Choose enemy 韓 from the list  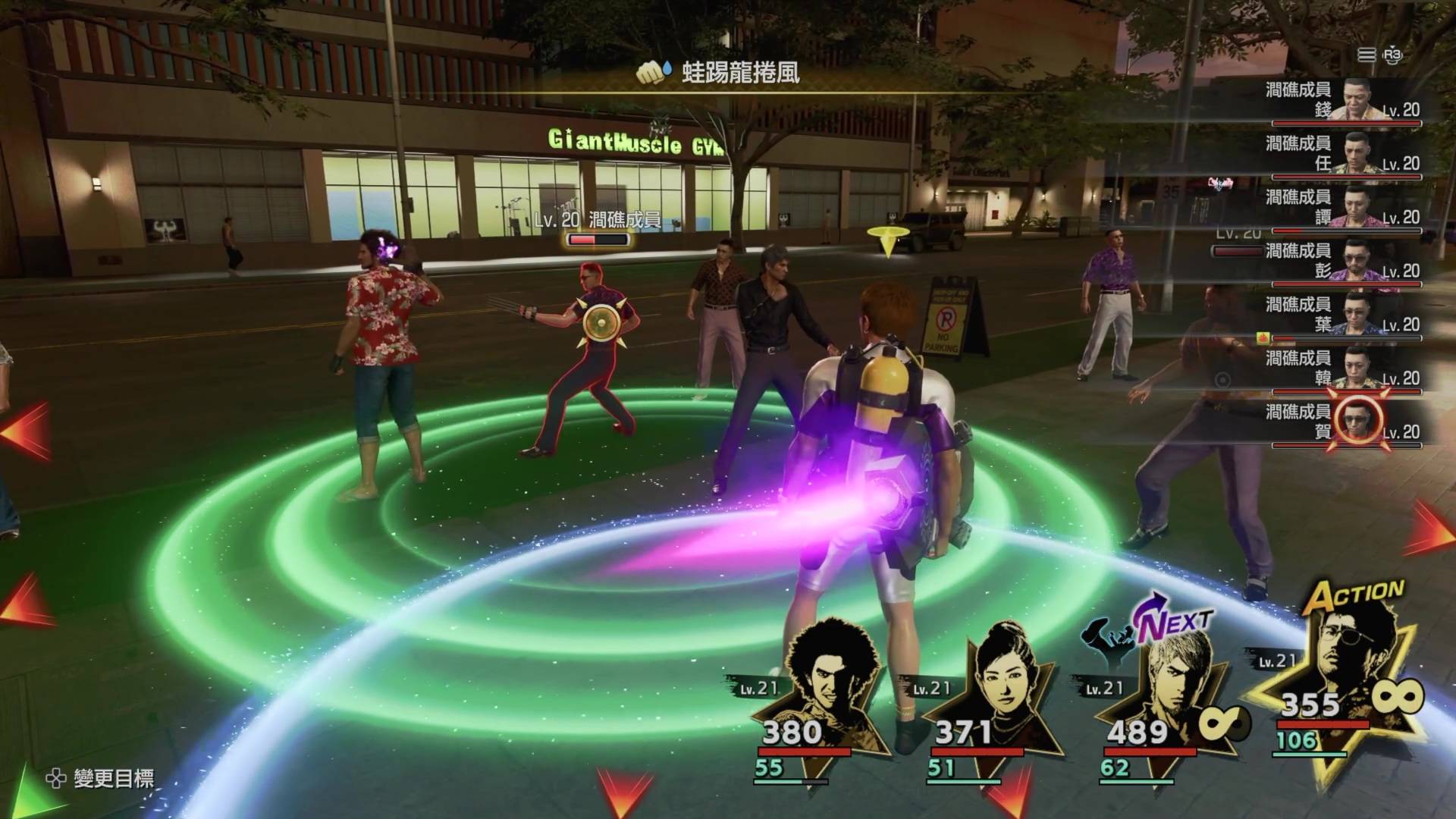tap(1342, 369)
